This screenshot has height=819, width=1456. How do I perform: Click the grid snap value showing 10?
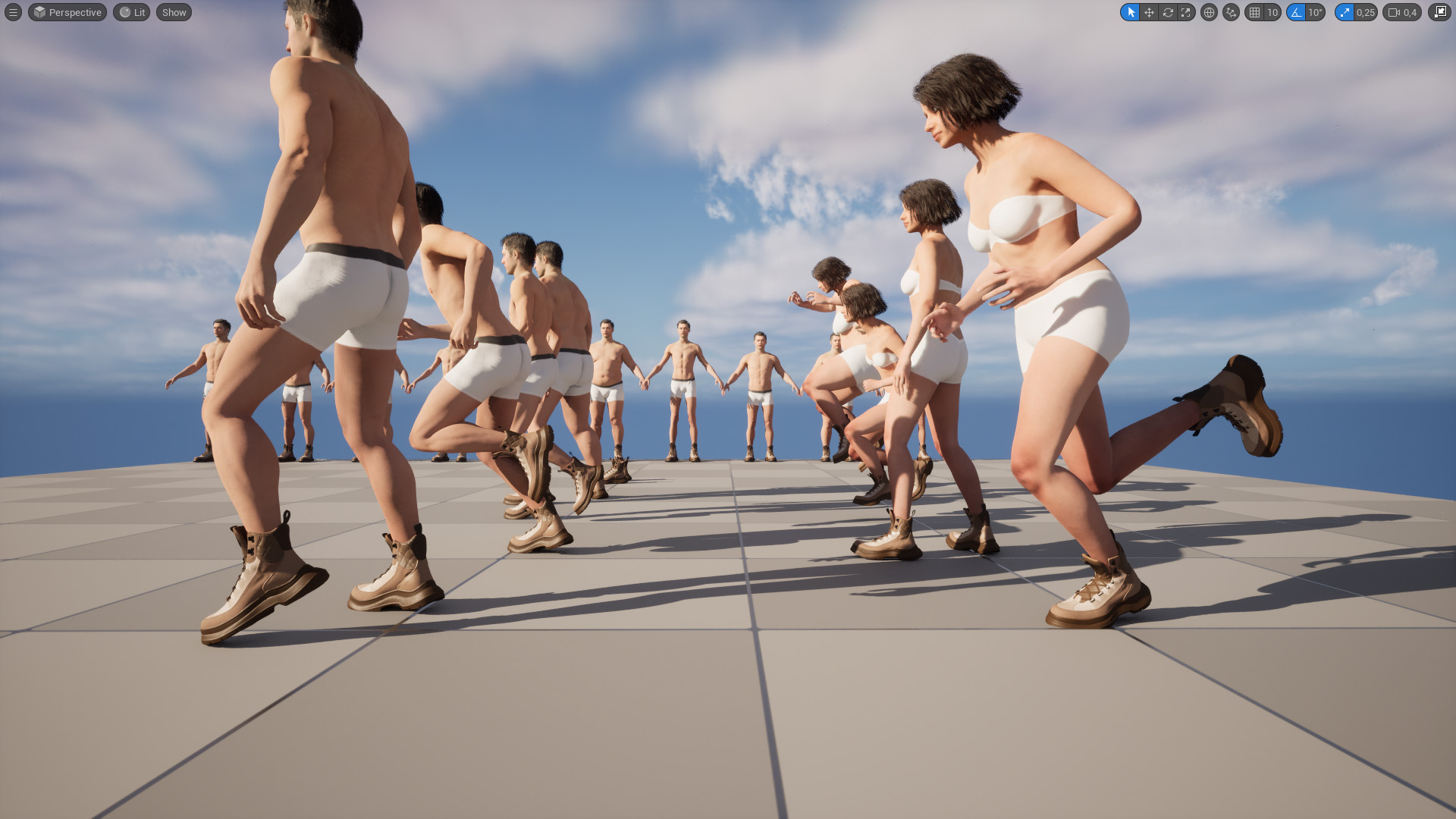(x=1272, y=12)
